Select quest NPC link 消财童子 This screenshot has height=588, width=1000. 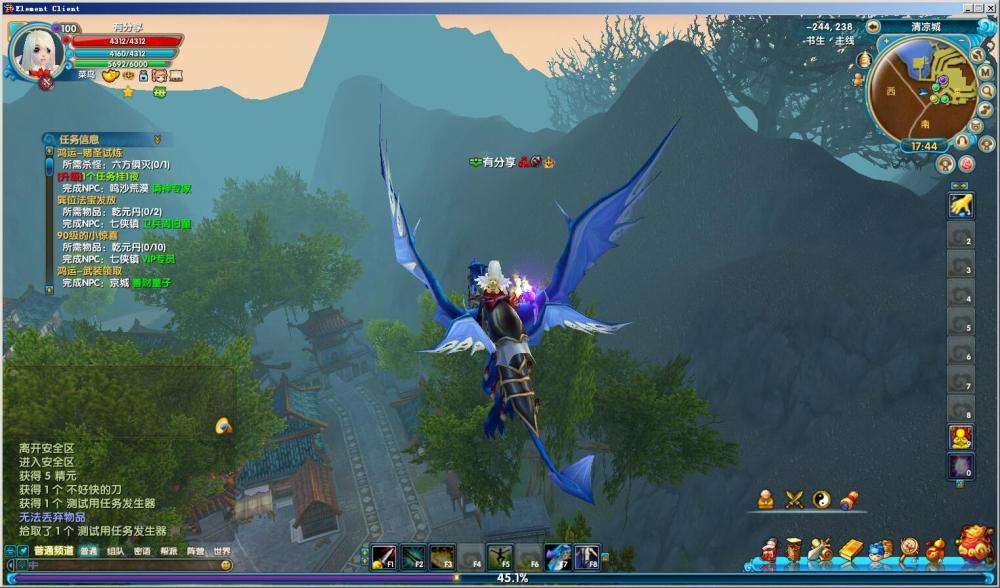[x=154, y=283]
